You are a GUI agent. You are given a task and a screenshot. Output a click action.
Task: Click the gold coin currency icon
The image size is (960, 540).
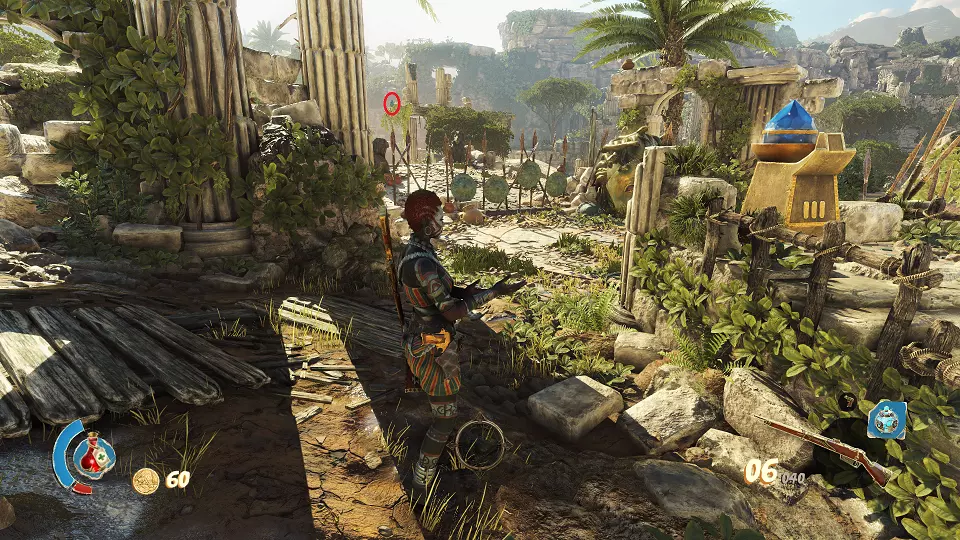point(145,480)
